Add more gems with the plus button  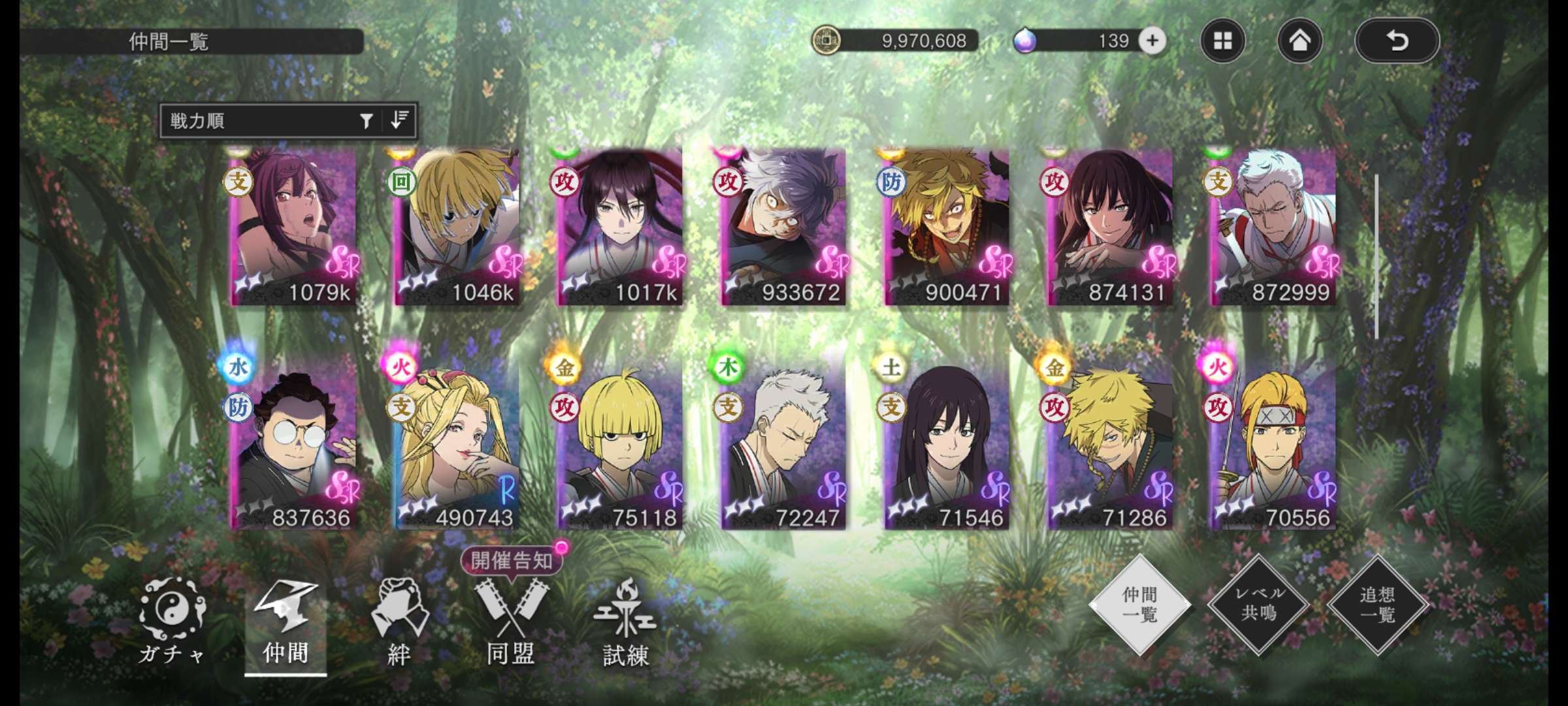[x=1152, y=41]
